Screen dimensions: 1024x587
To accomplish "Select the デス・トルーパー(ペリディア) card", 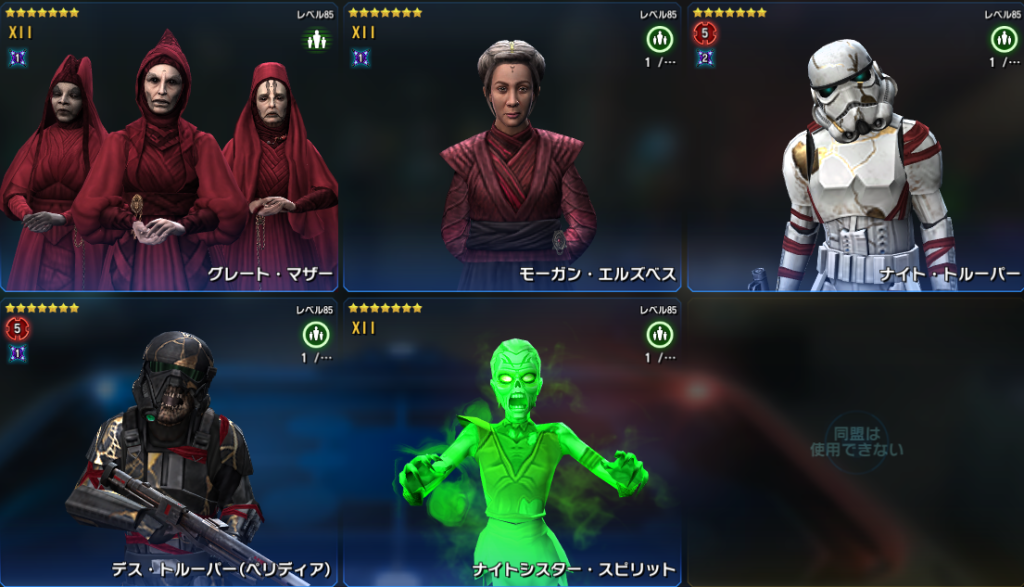I will coord(170,442).
